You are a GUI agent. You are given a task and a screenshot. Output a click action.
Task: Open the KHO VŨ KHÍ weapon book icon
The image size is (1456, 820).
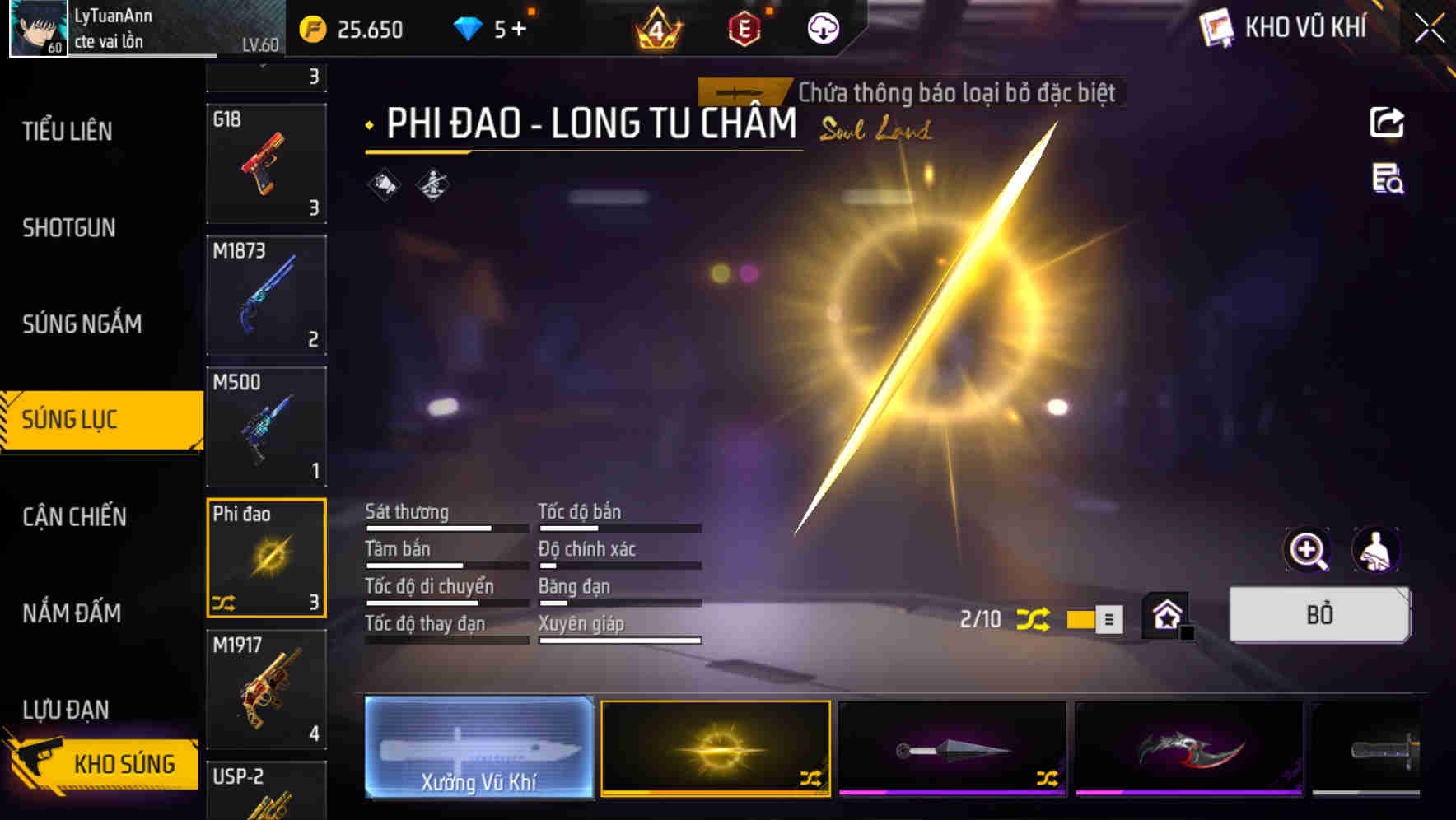tap(1216, 27)
